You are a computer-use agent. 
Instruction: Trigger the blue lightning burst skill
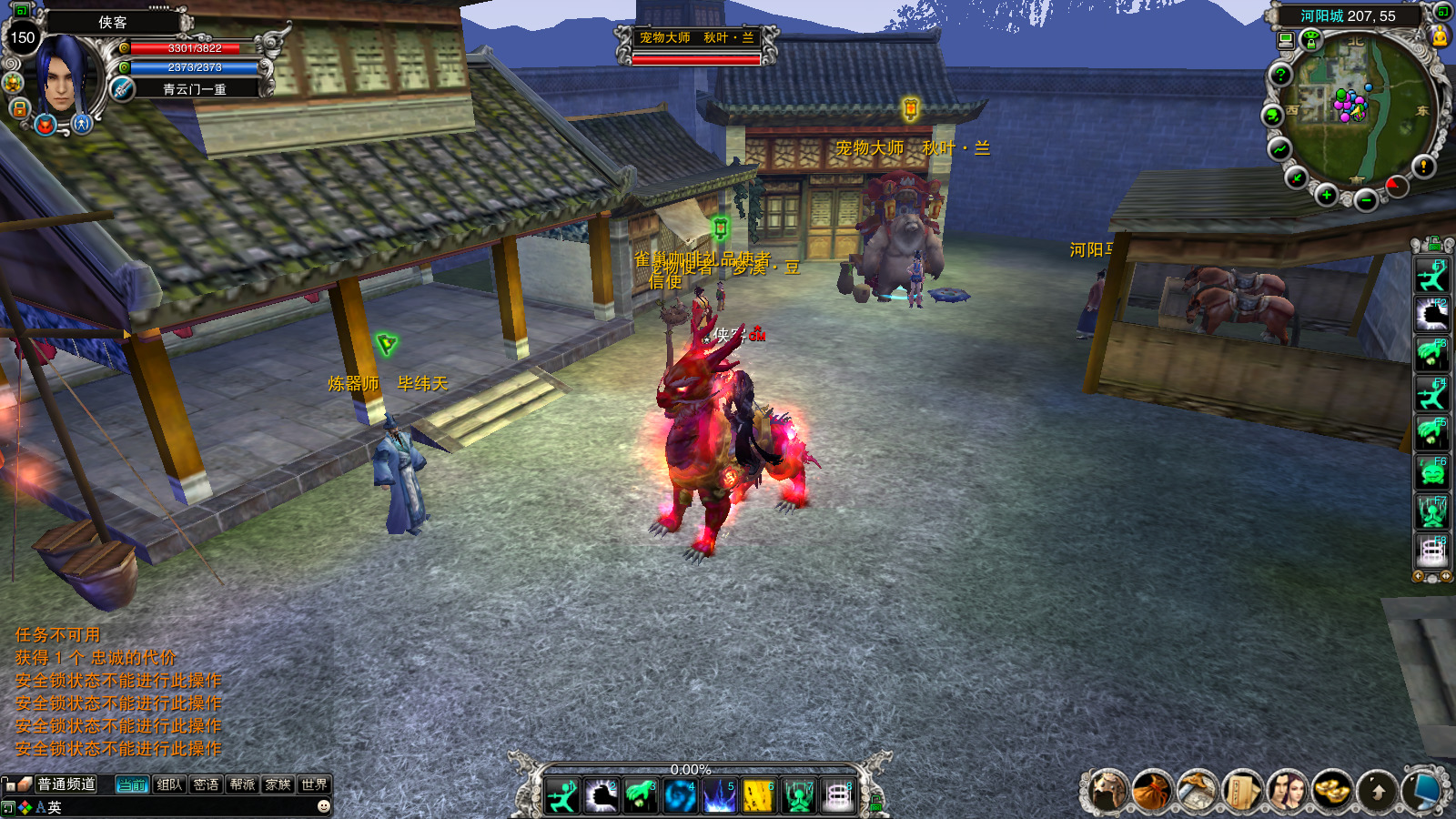coord(719,797)
